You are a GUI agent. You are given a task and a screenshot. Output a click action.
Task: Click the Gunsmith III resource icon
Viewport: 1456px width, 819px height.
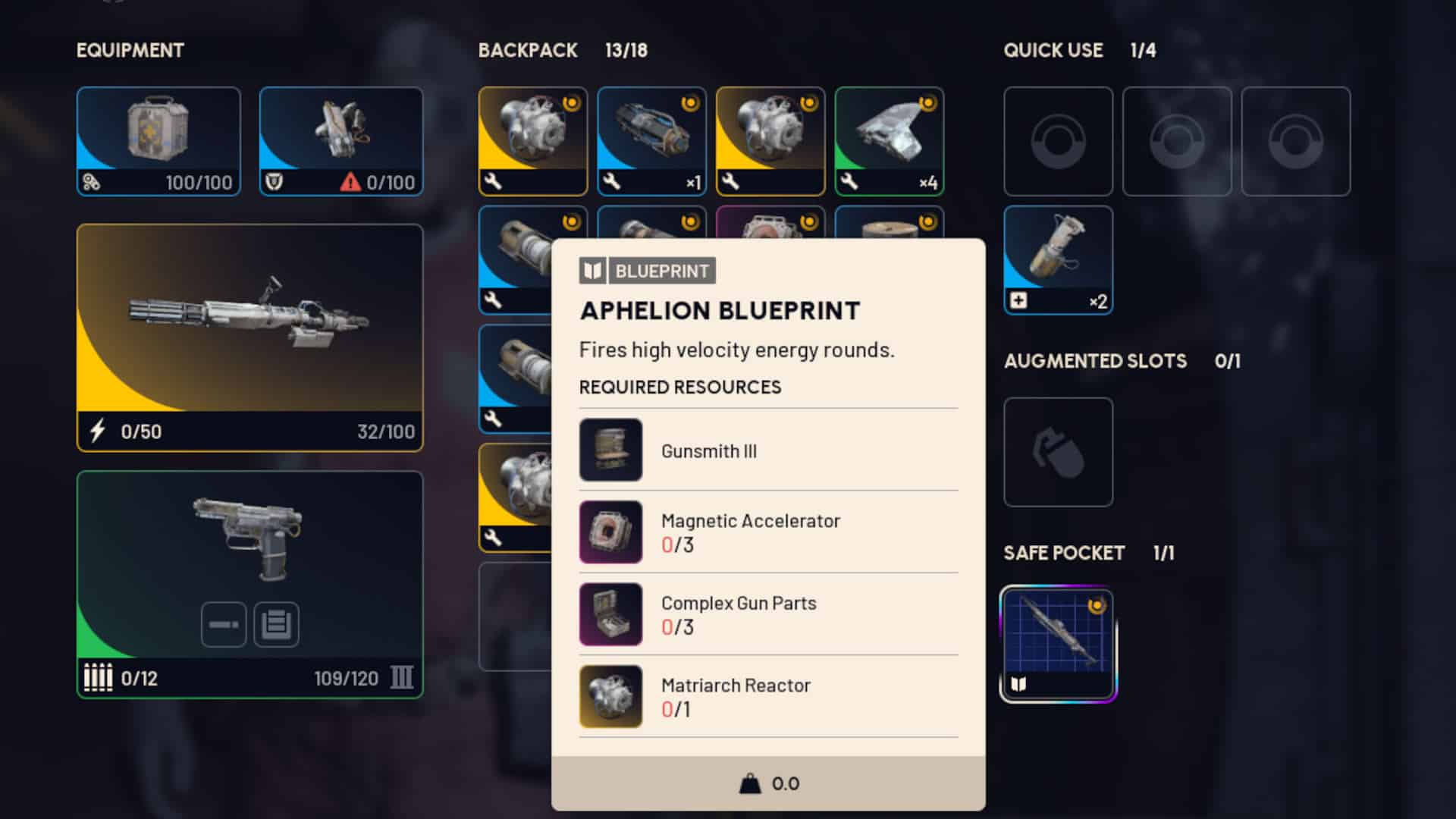pyautogui.click(x=611, y=450)
